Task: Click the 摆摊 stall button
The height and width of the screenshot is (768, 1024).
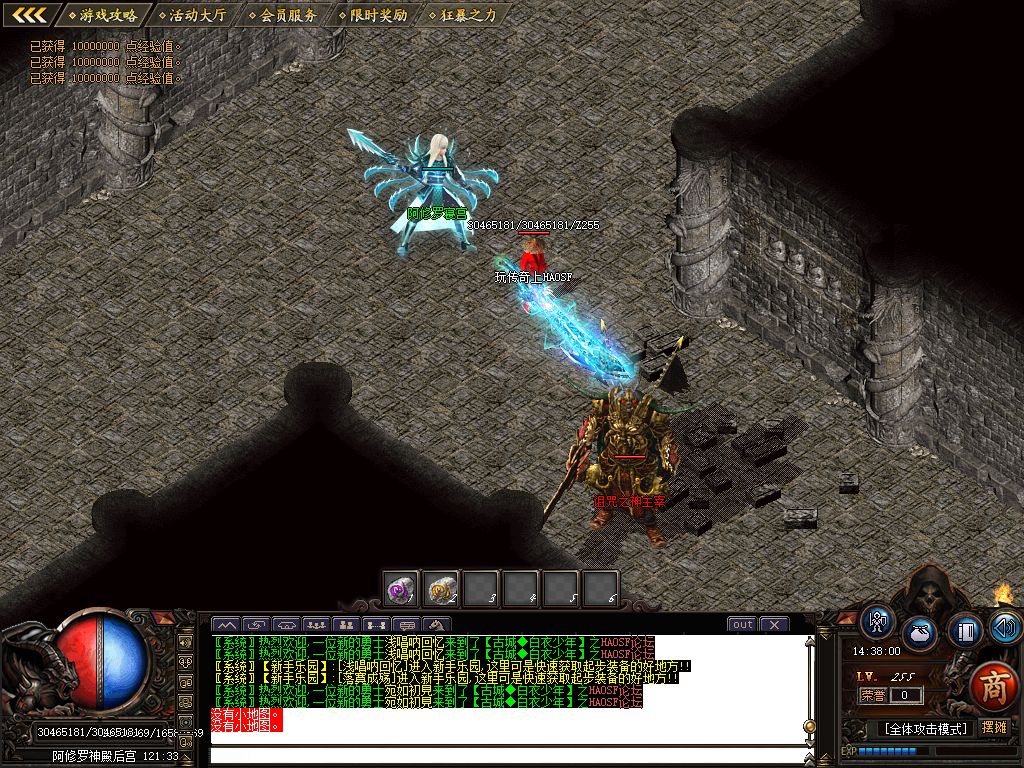Action: click(x=994, y=727)
